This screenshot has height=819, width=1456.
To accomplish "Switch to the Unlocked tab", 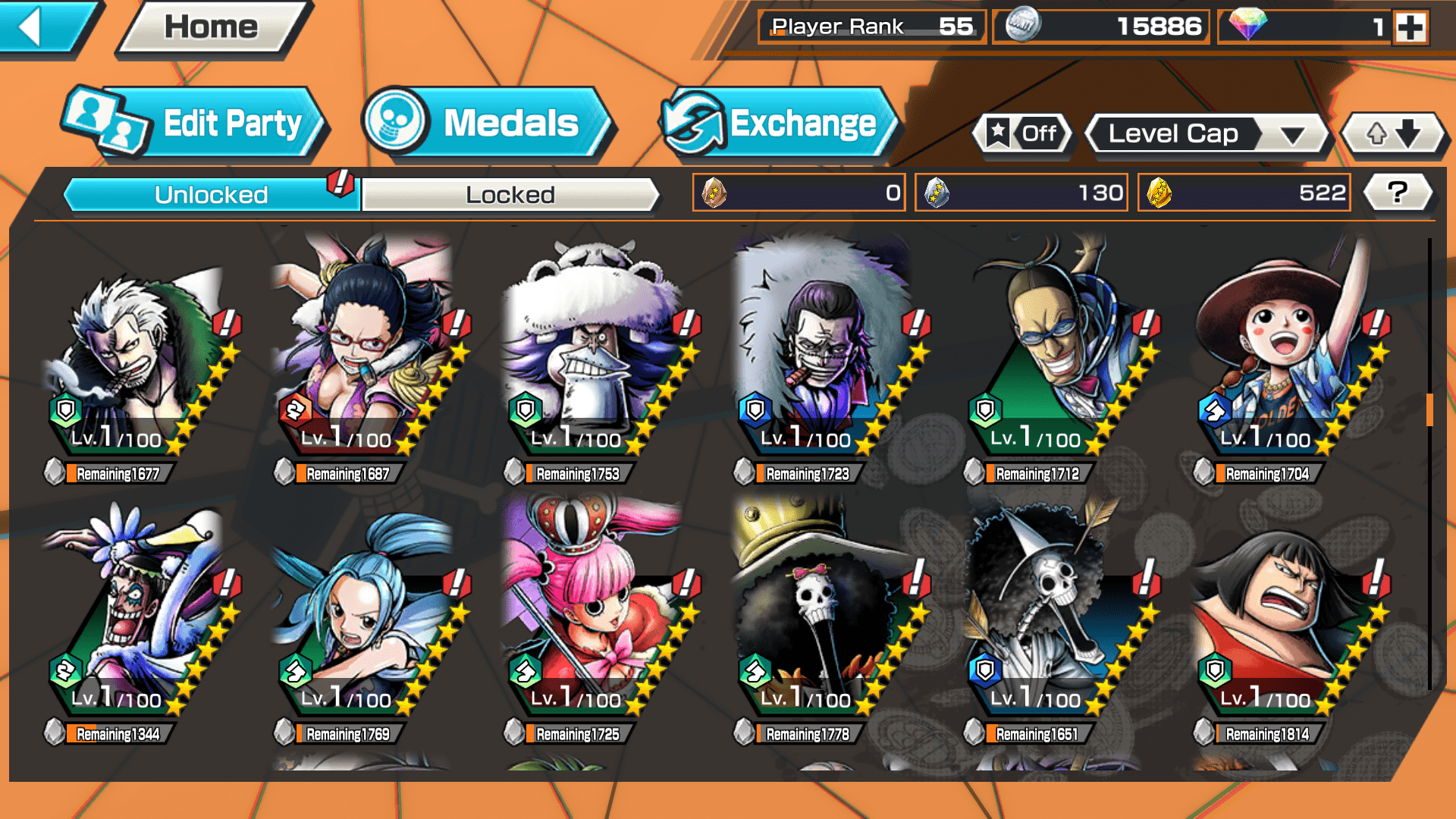I will point(211,195).
